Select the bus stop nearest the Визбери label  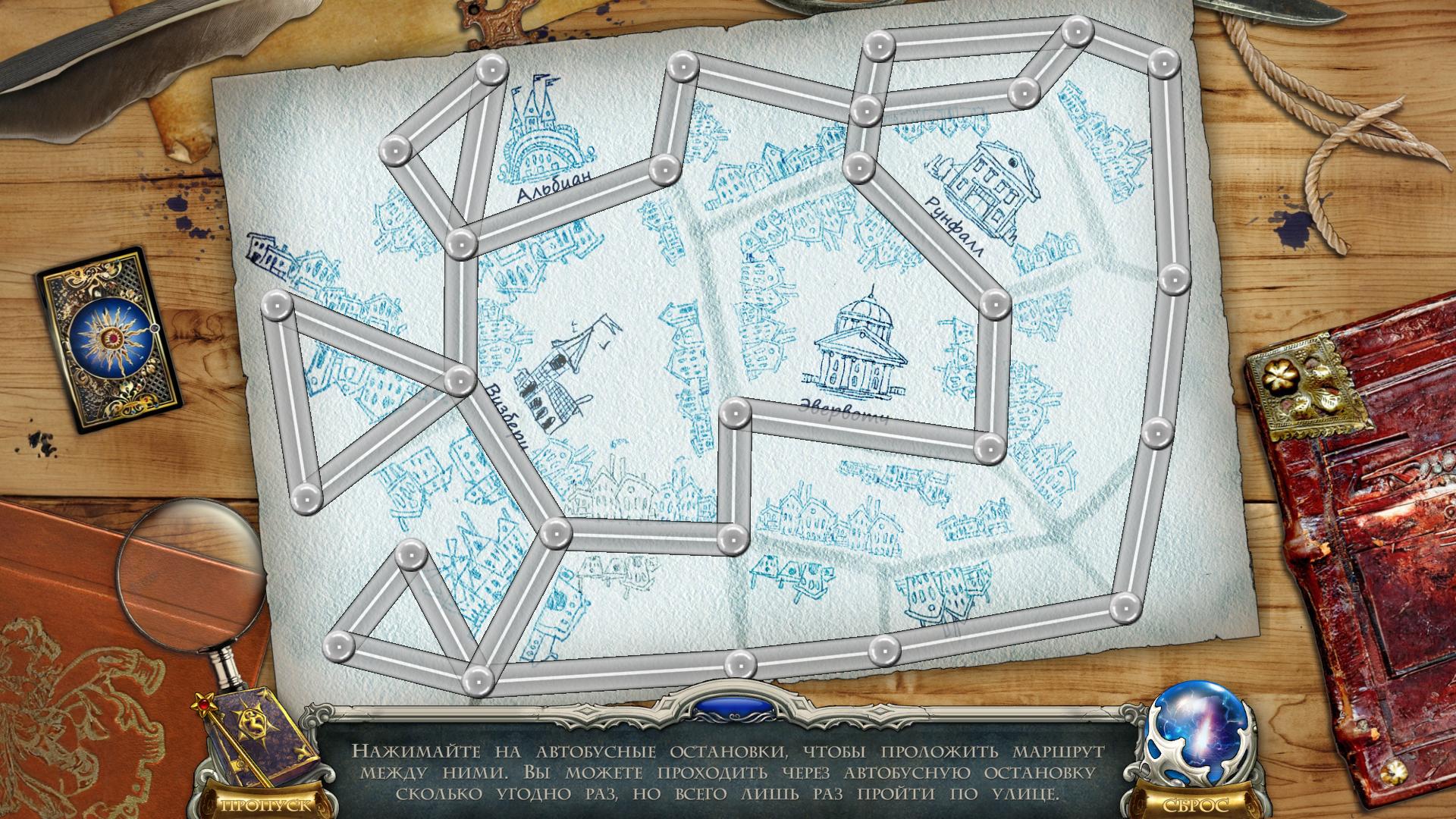tap(459, 380)
